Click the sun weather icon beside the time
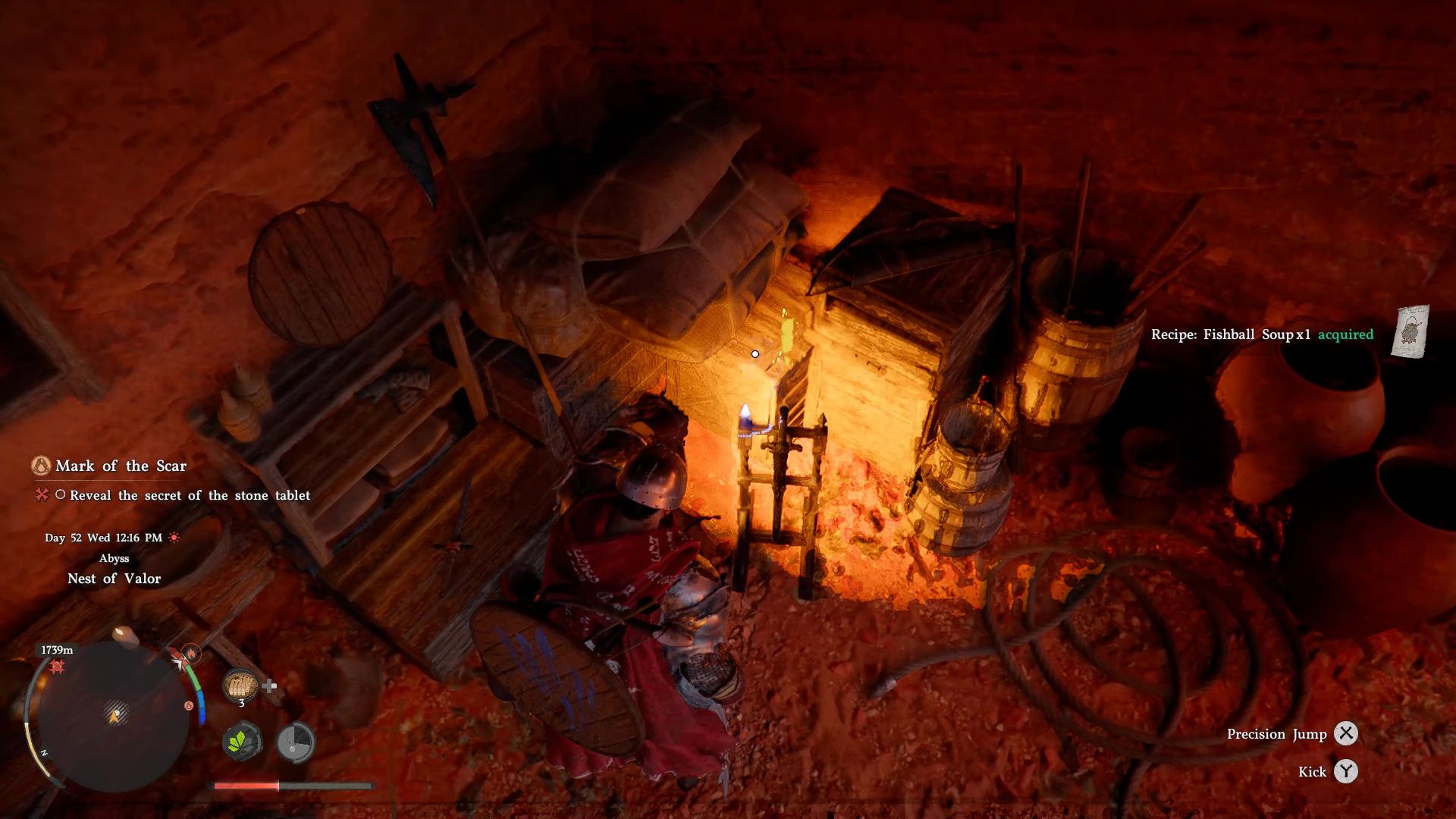This screenshot has width=1456, height=819. pyautogui.click(x=174, y=538)
